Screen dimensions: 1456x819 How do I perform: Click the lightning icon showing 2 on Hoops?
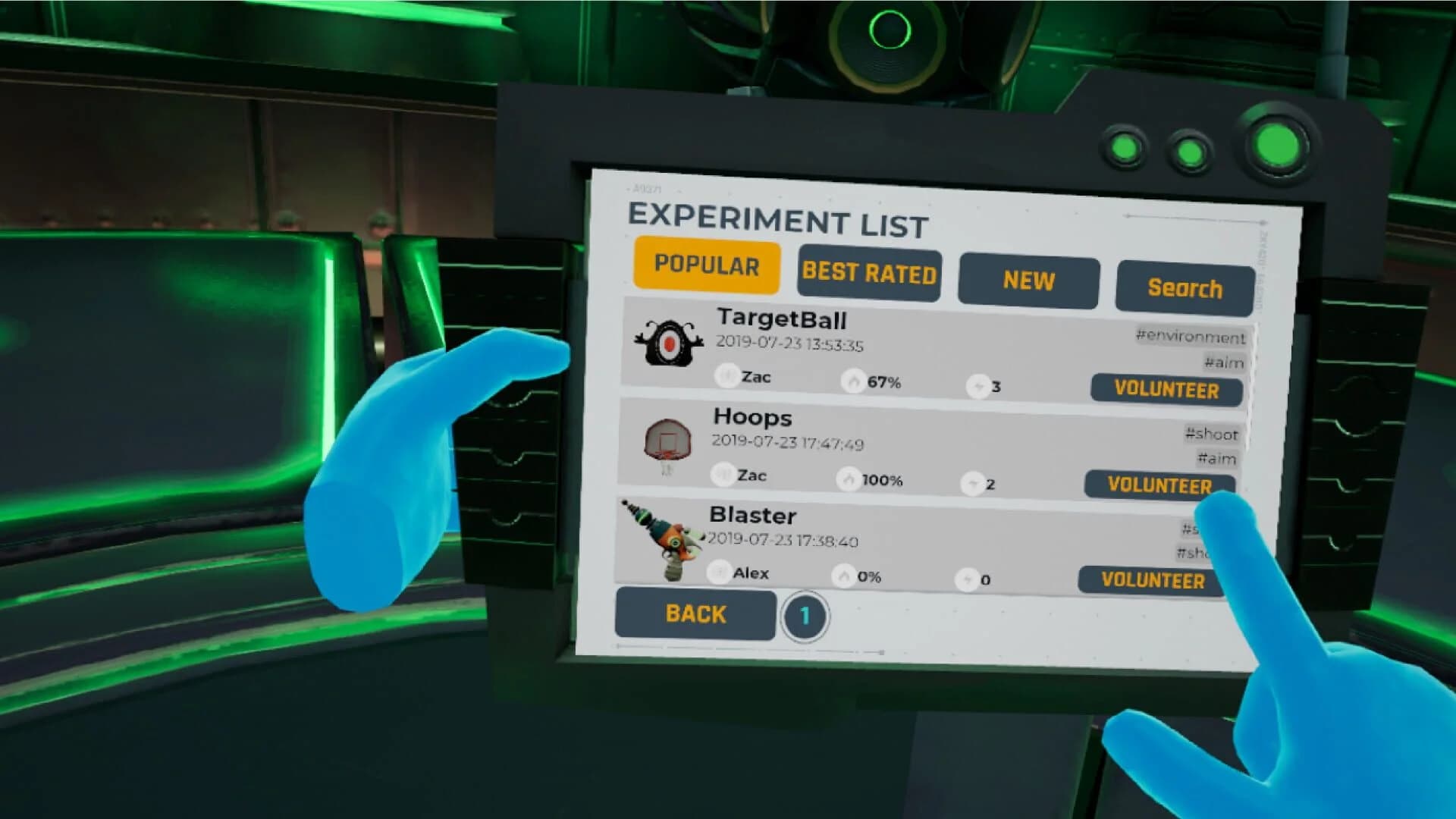(973, 484)
